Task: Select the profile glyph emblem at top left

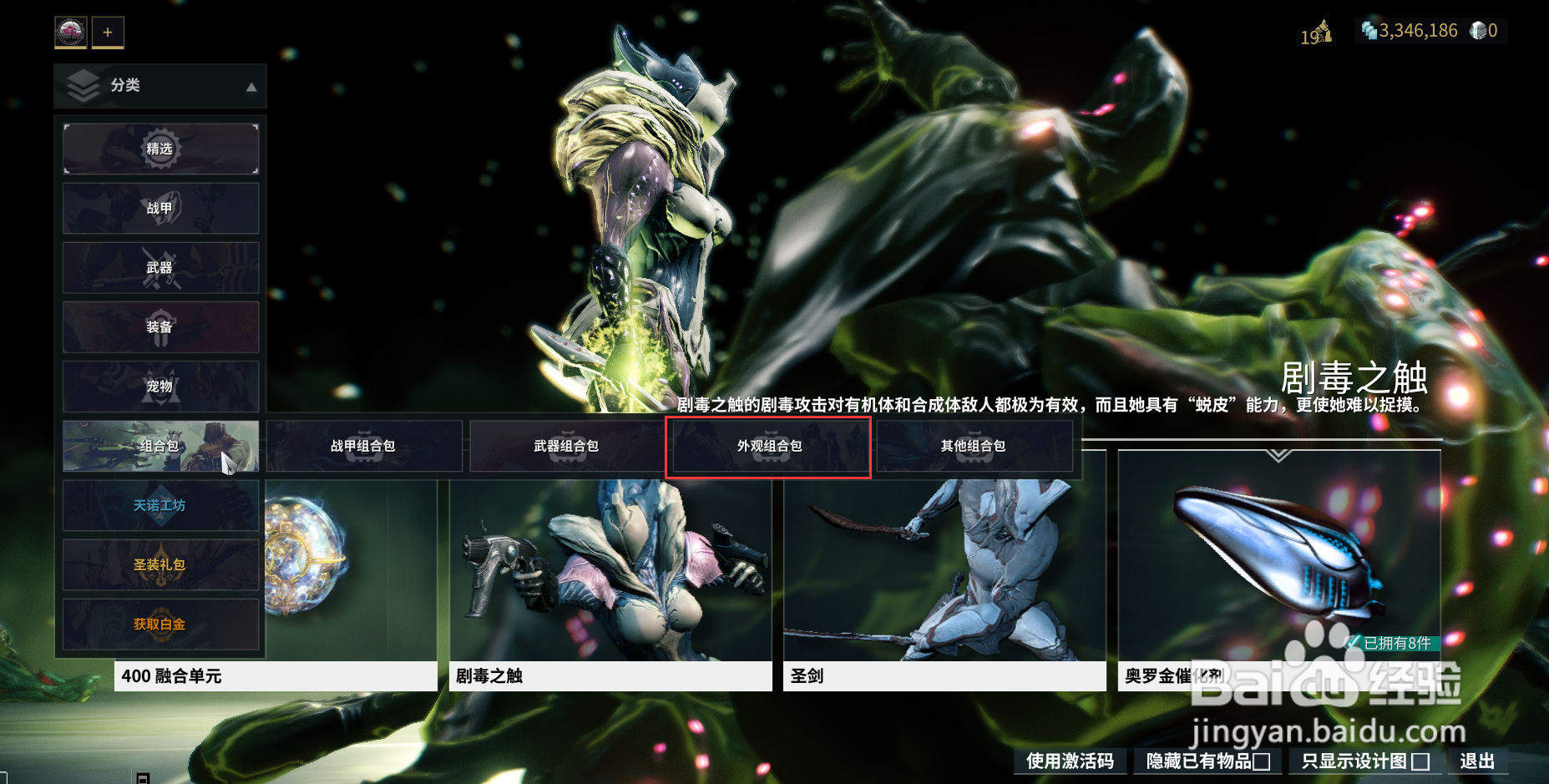Action: tap(69, 32)
